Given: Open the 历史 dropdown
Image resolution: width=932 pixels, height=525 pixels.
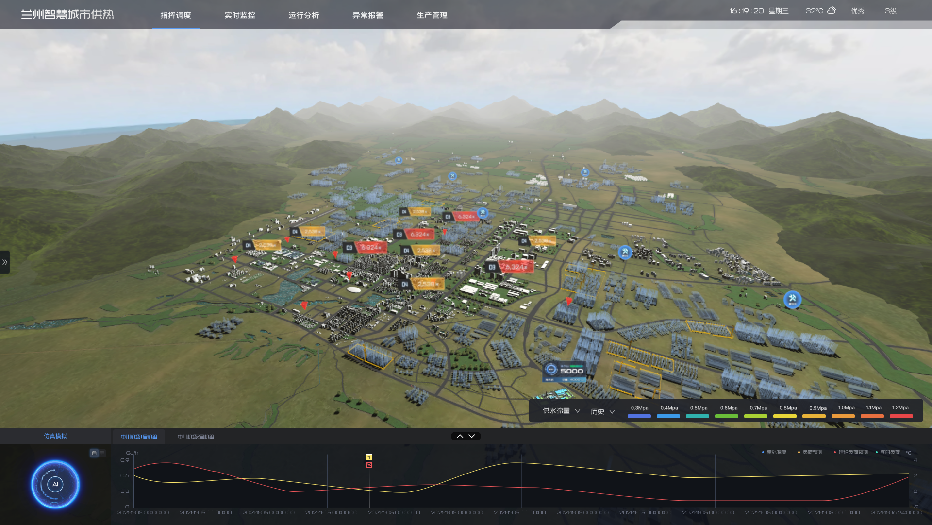Looking at the screenshot, I should tap(602, 411).
